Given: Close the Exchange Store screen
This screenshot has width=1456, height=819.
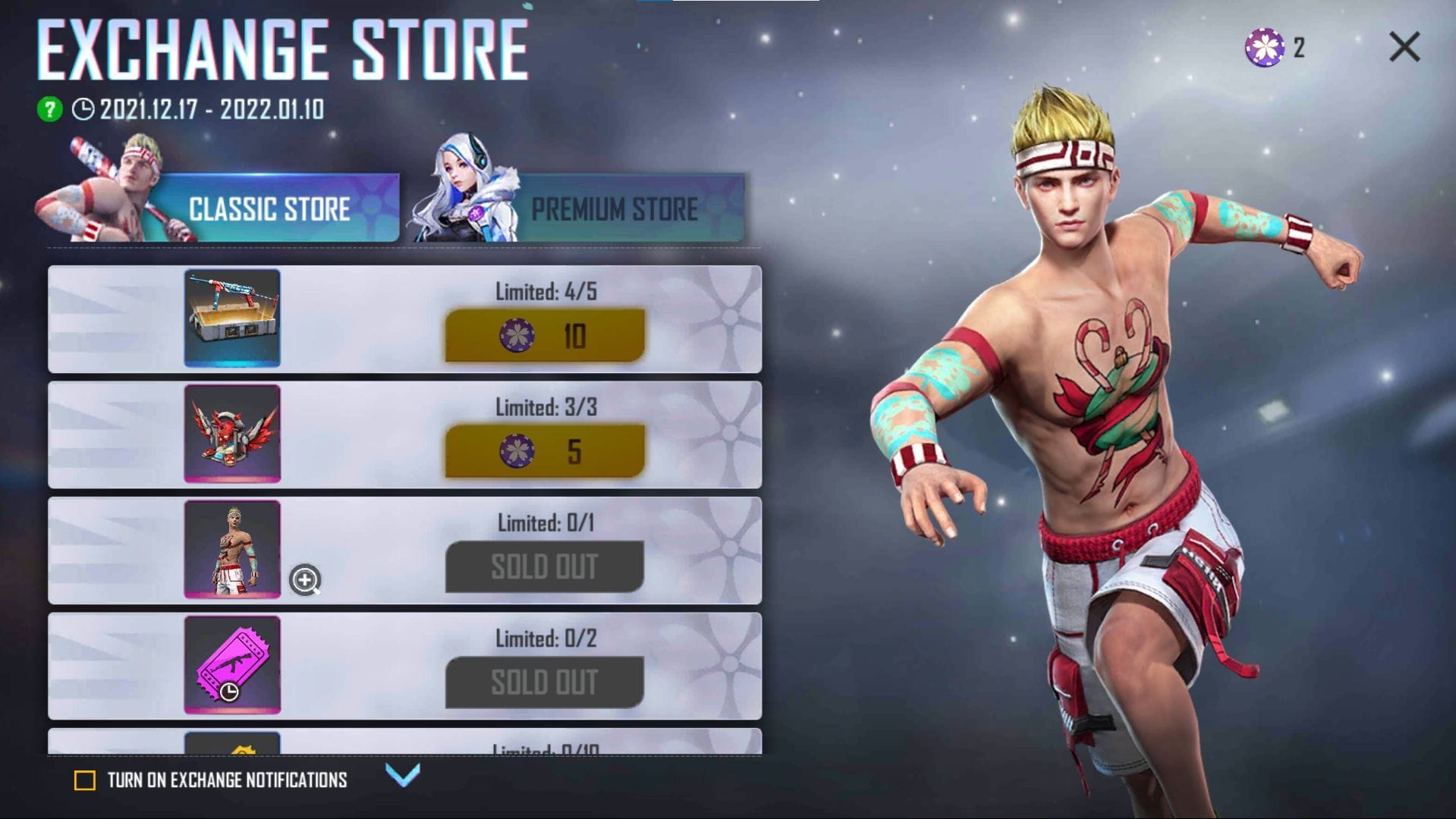Looking at the screenshot, I should coord(1404,47).
